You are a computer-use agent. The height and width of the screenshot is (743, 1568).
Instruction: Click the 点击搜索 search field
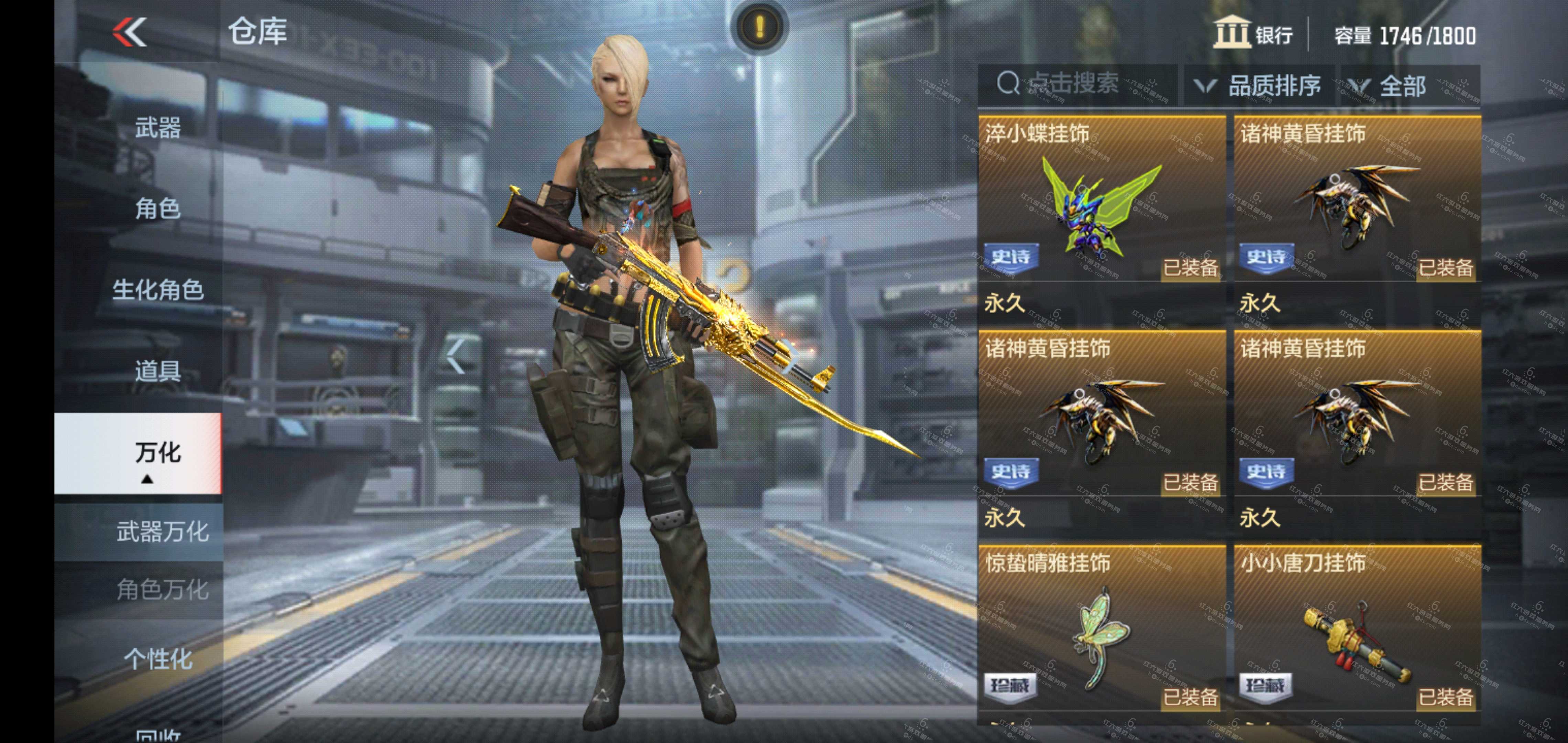(1074, 84)
